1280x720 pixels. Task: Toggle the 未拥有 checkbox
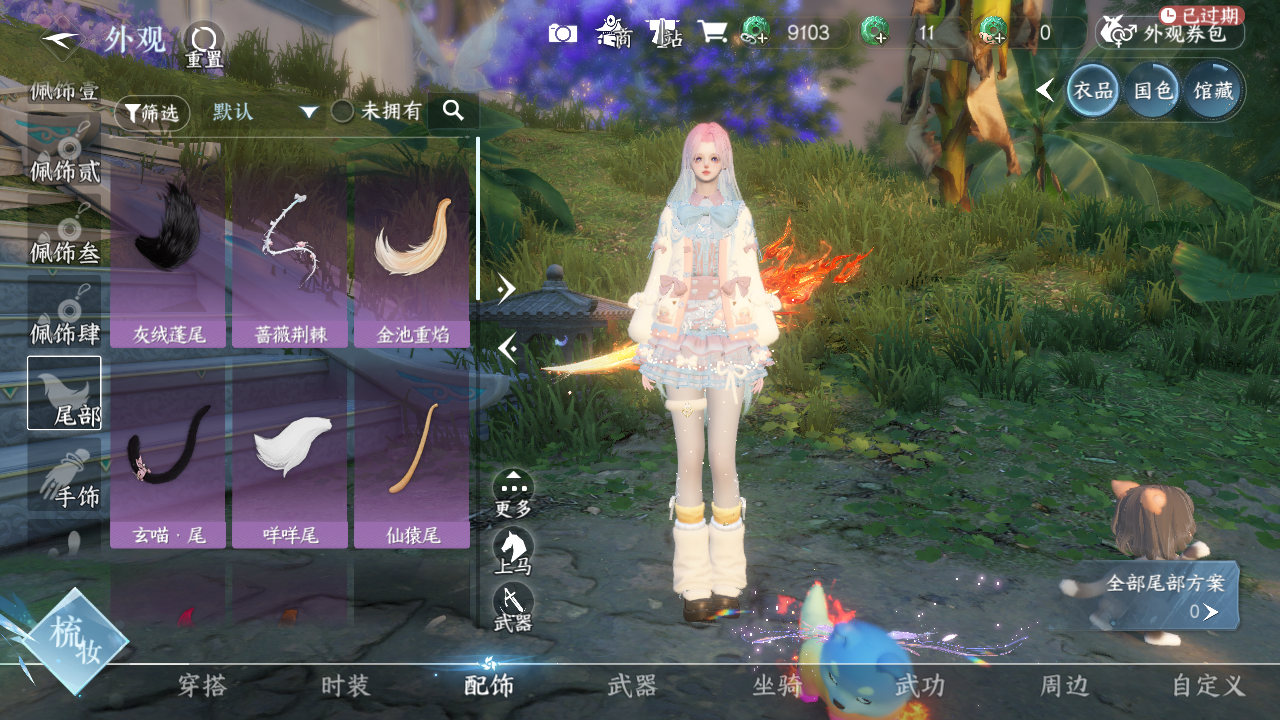point(343,112)
